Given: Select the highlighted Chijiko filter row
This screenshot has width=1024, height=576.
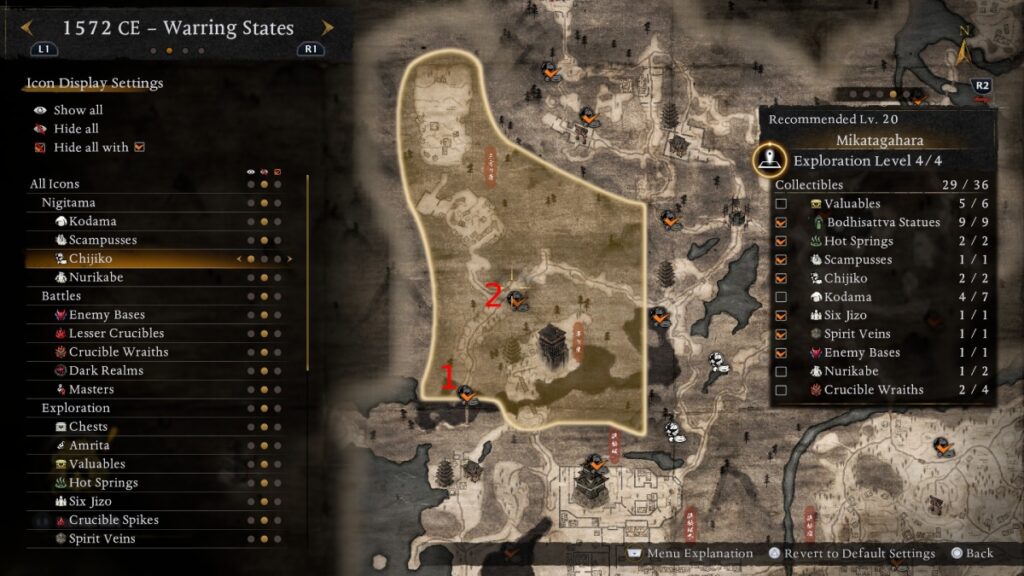Looking at the screenshot, I should coord(90,259).
